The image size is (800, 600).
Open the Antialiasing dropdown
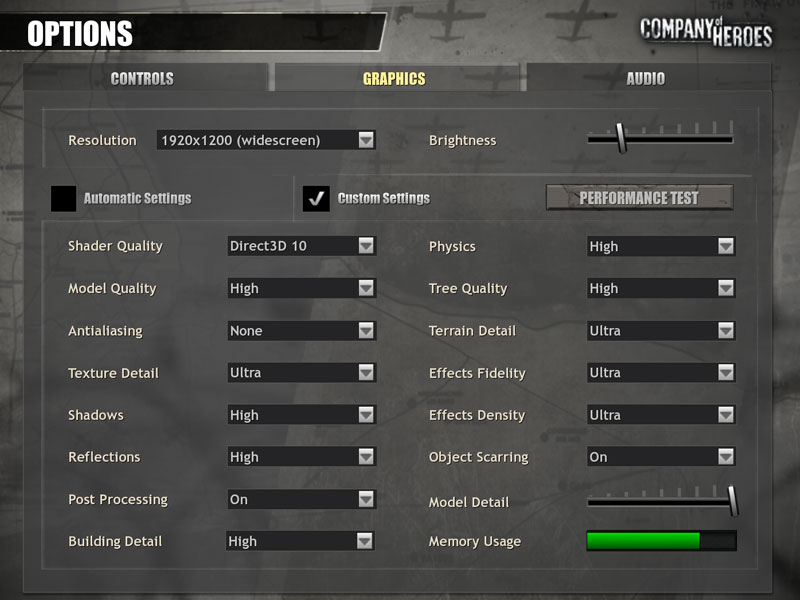pyautogui.click(x=302, y=331)
